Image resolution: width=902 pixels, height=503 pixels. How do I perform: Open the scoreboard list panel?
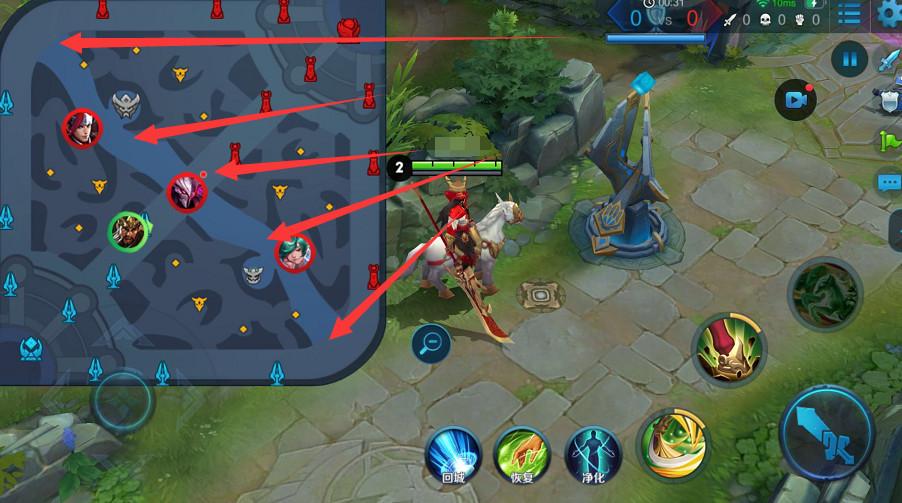point(850,14)
